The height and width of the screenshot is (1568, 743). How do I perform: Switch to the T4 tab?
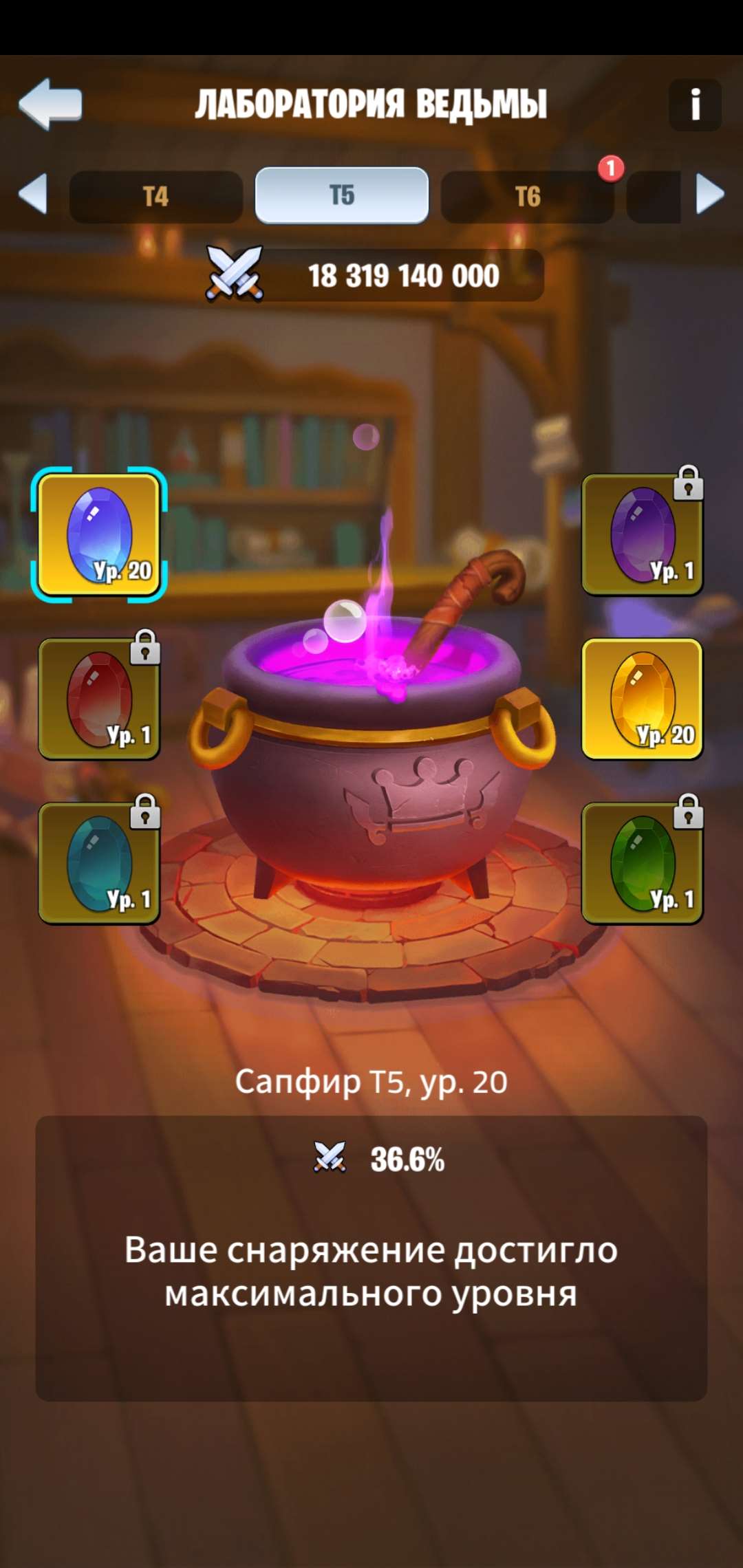pyautogui.click(x=156, y=197)
